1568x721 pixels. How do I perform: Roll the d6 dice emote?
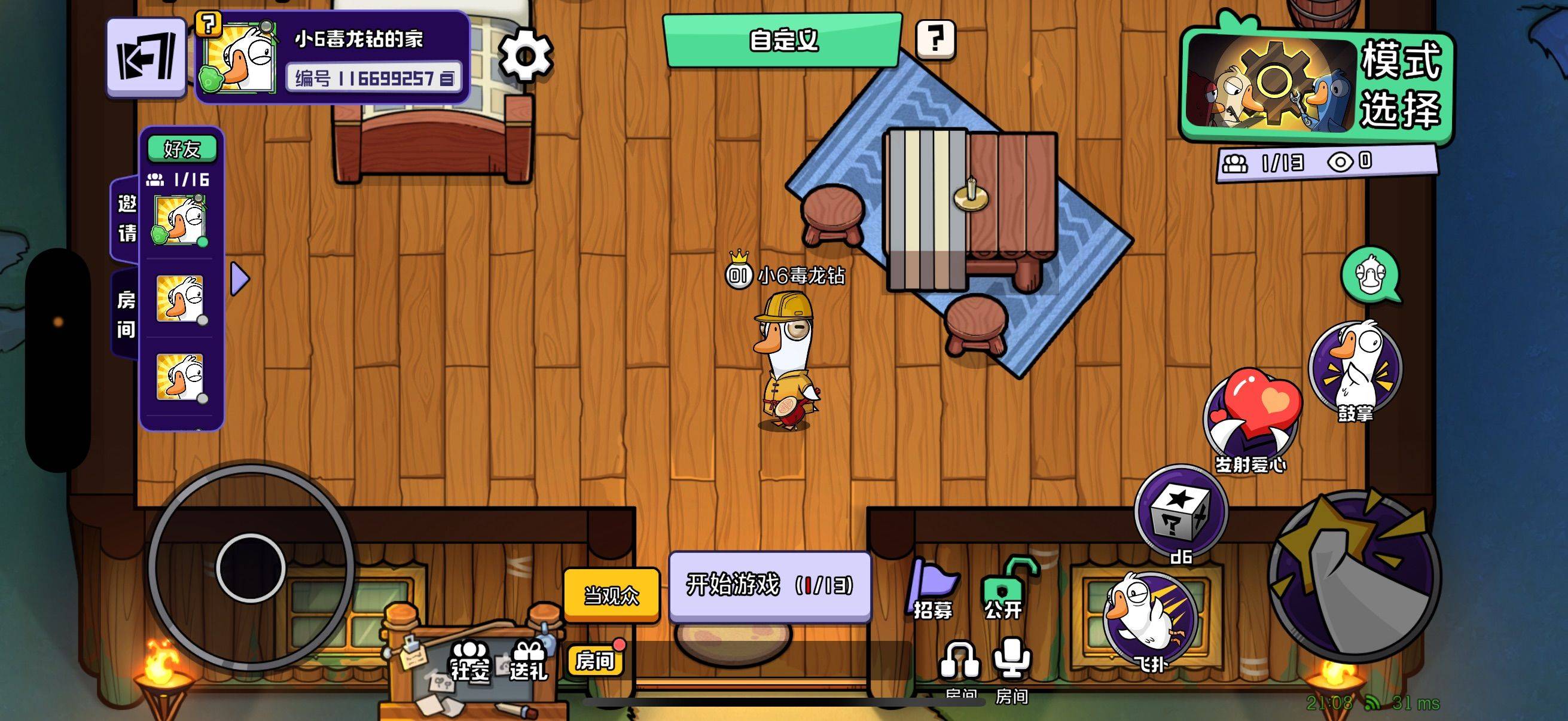click(x=1181, y=514)
